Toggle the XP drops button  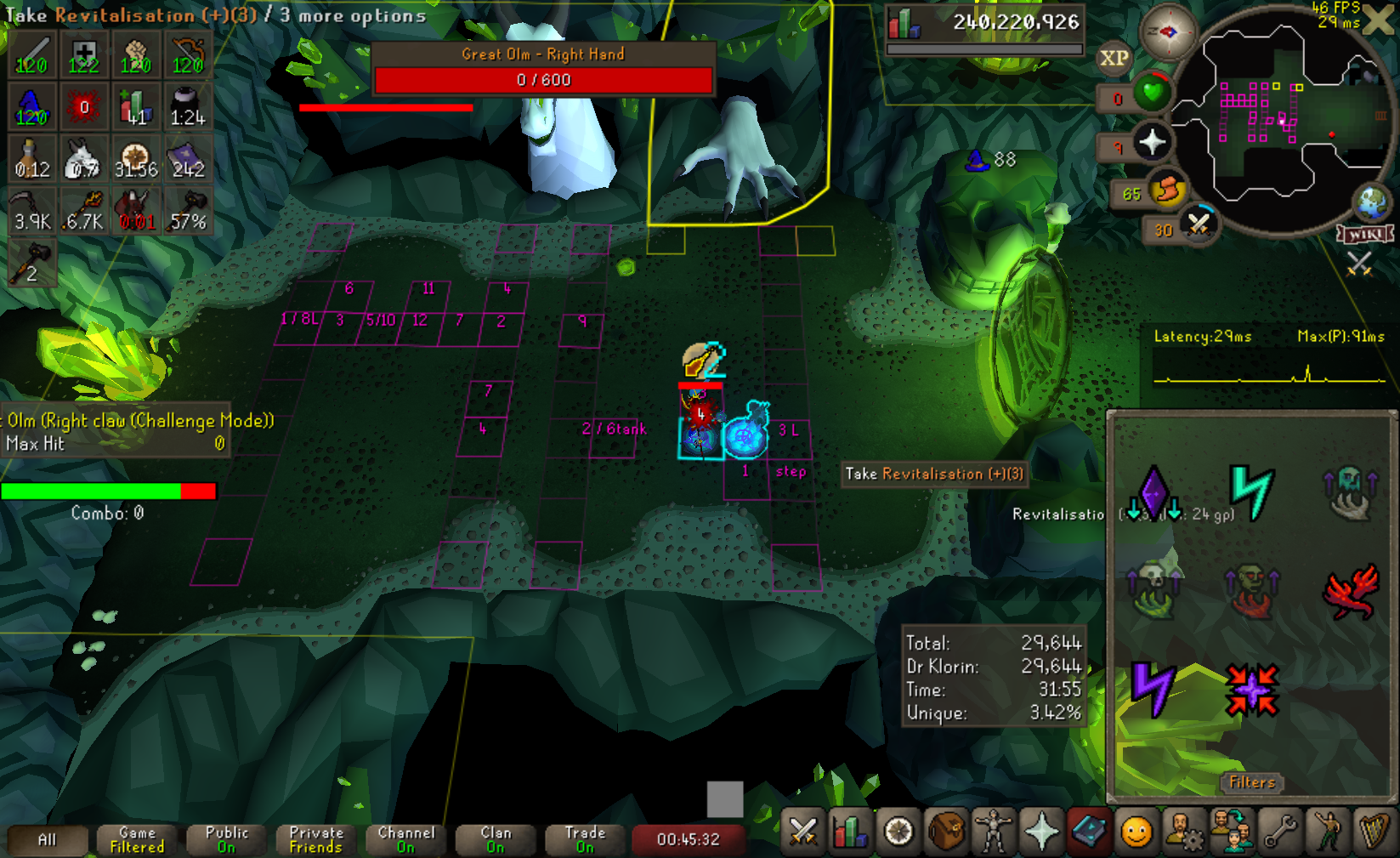(1114, 58)
